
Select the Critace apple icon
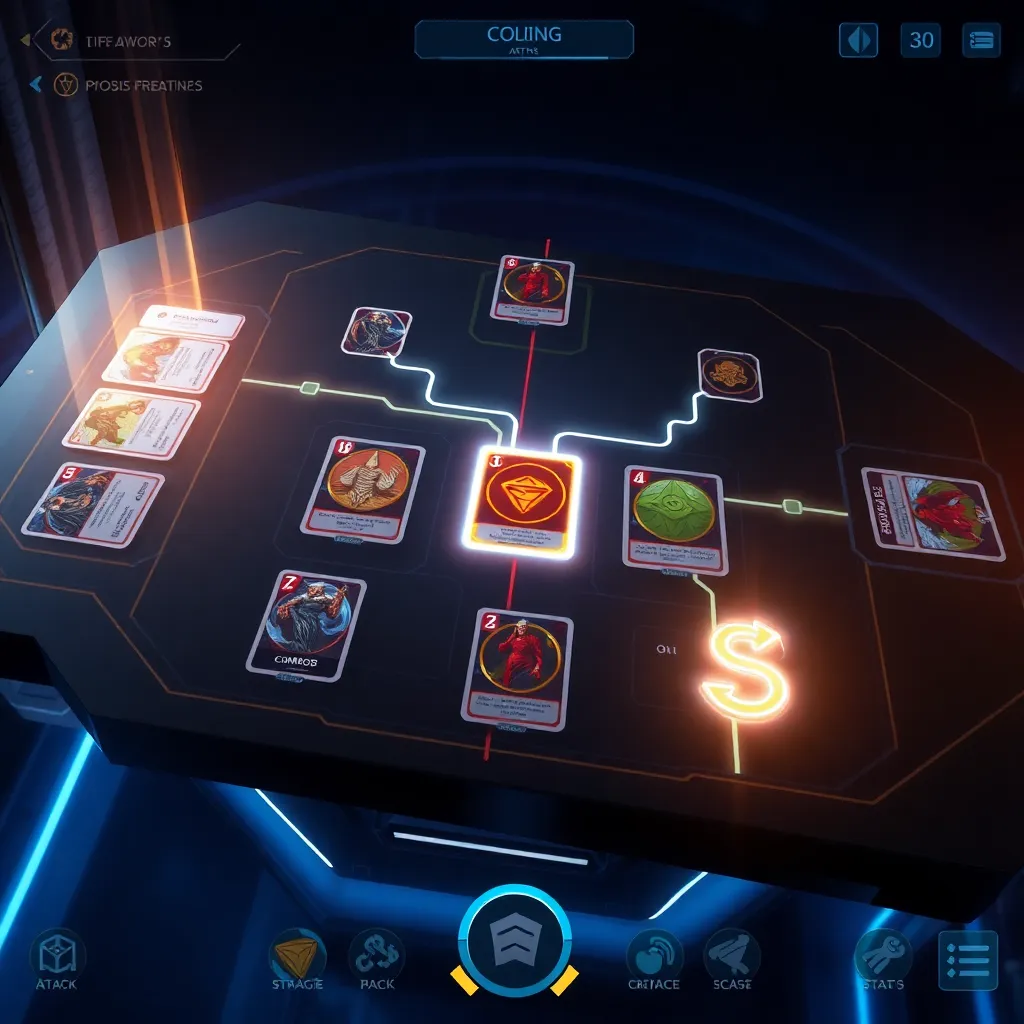(x=654, y=957)
